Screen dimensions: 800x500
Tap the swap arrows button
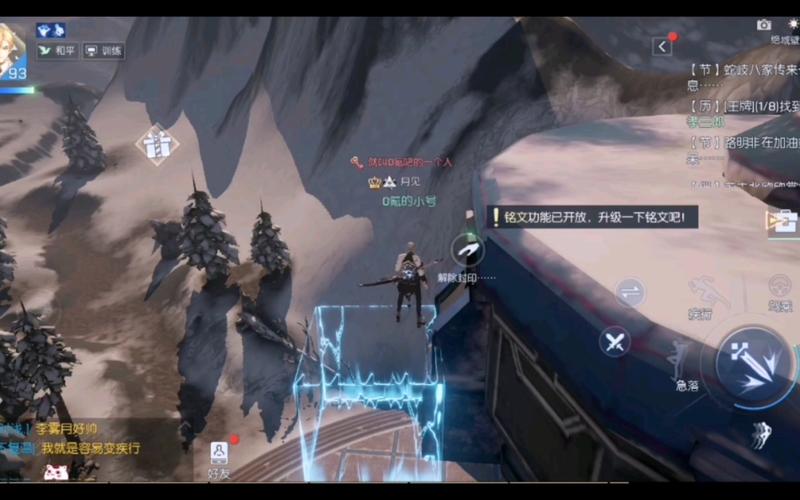(x=630, y=292)
